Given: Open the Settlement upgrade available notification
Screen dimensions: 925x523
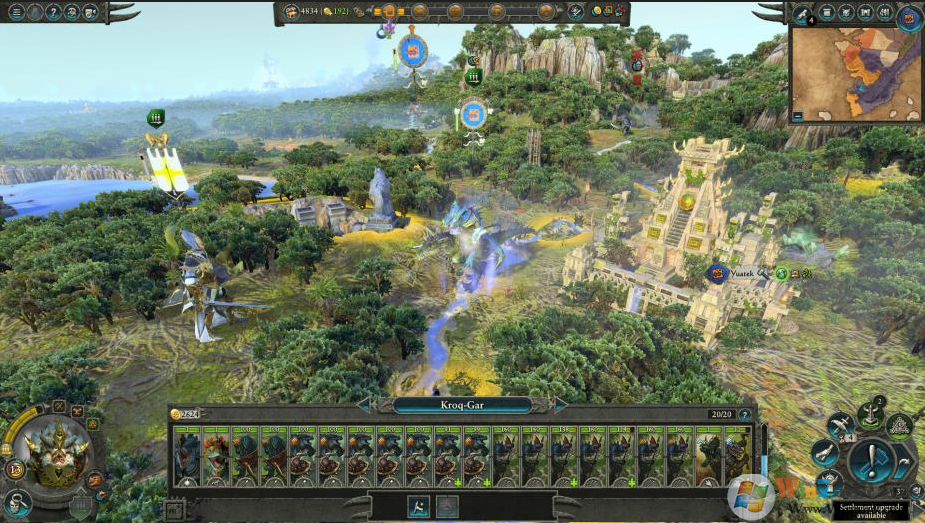Looking at the screenshot, I should tap(873, 509).
